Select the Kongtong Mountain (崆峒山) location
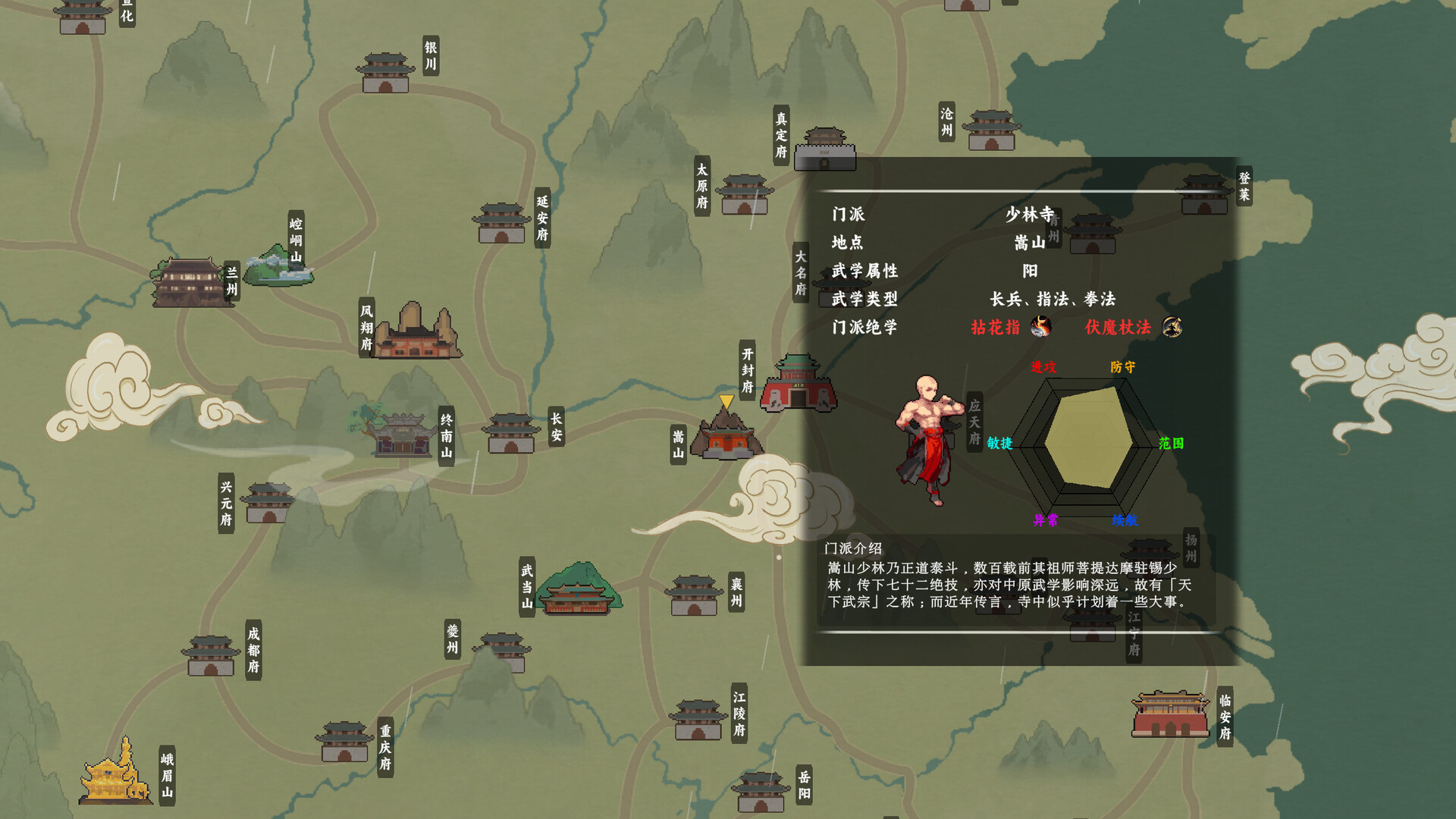Image resolution: width=1456 pixels, height=819 pixels. coord(278,267)
